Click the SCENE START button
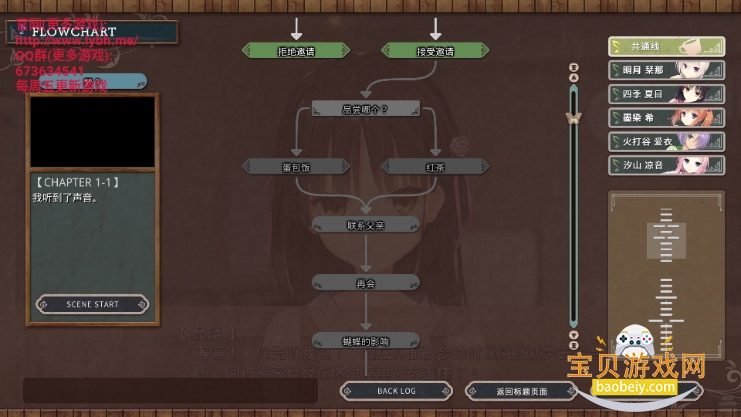This screenshot has width=741, height=417. 93,304
